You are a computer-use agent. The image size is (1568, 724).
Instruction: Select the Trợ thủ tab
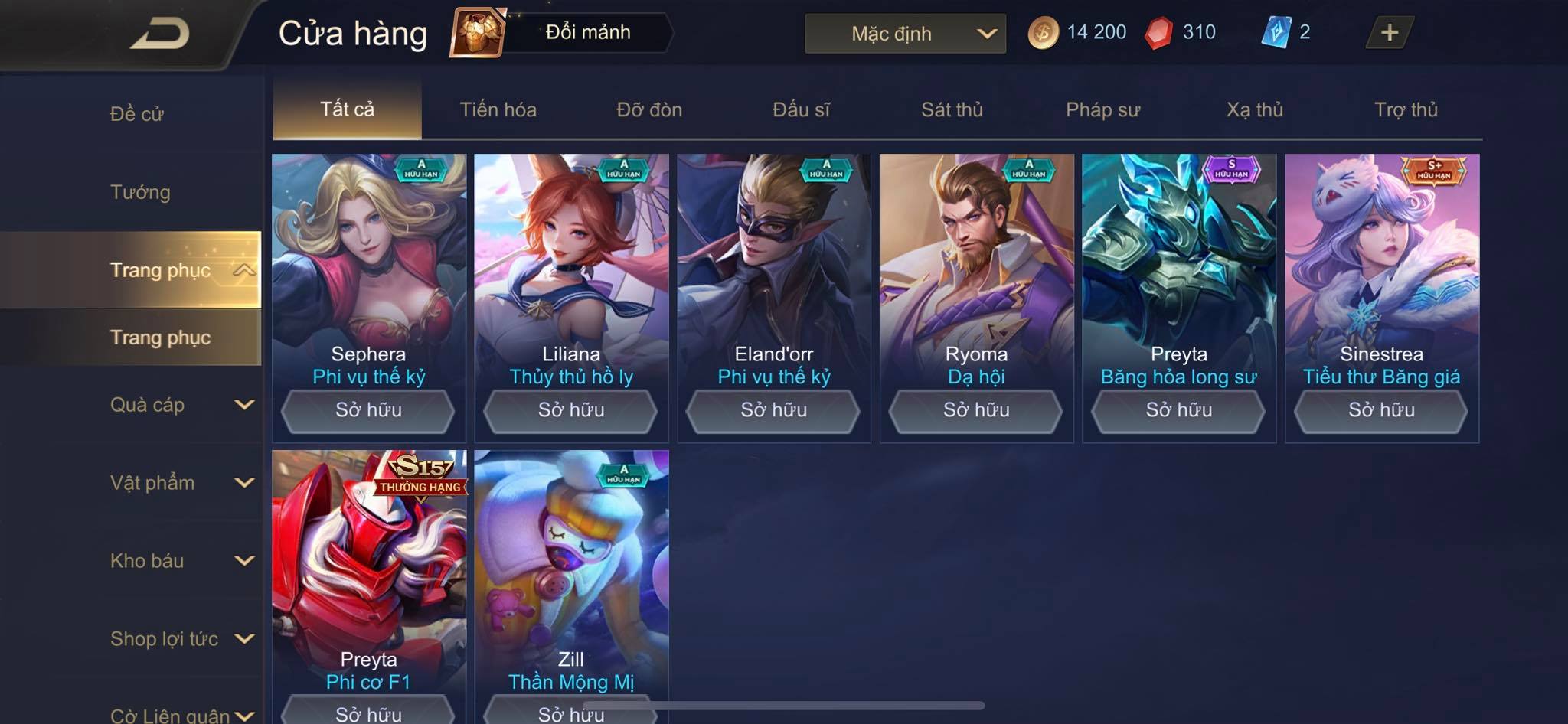pos(1406,109)
